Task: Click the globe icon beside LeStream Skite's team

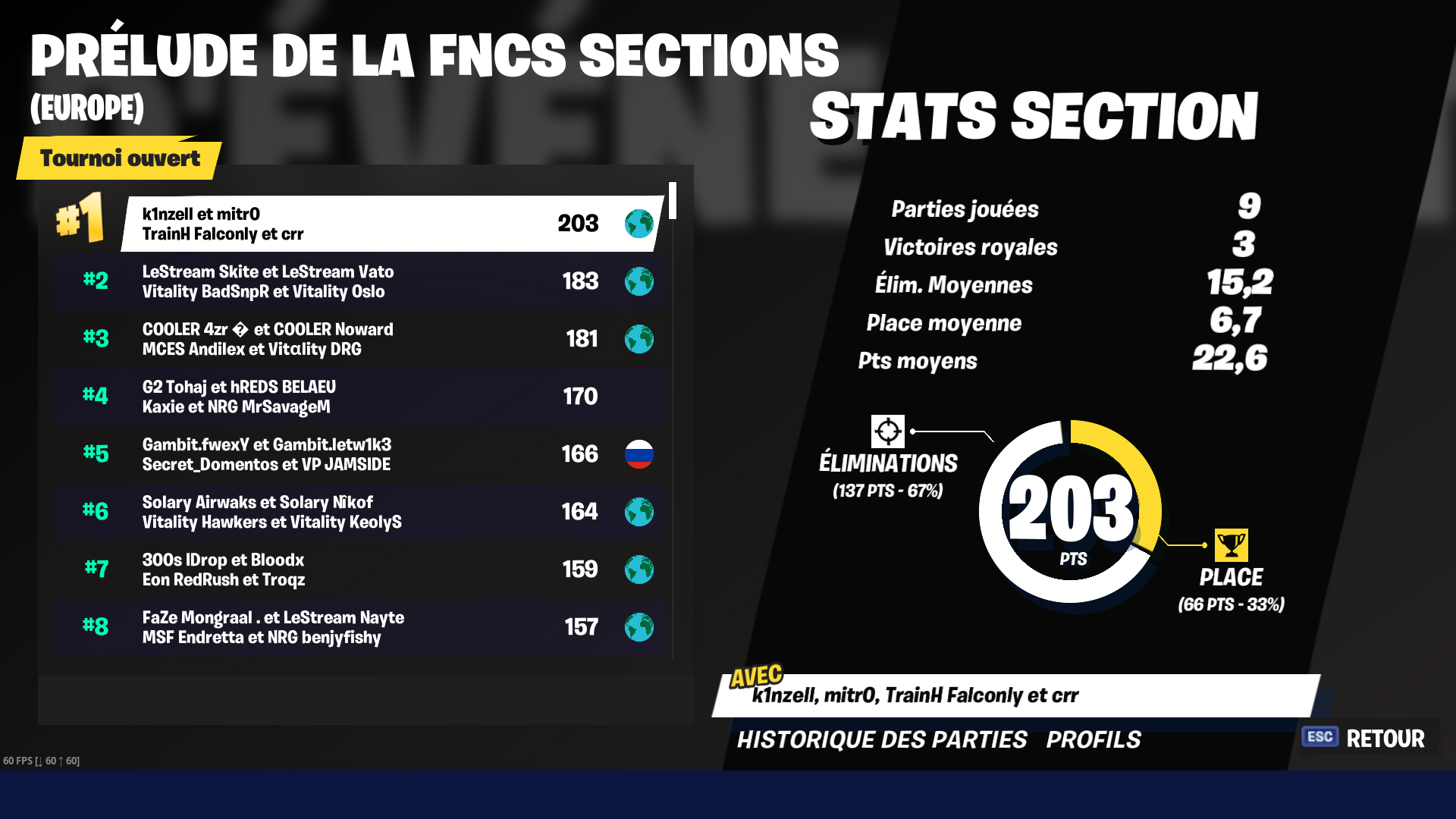Action: (x=640, y=281)
